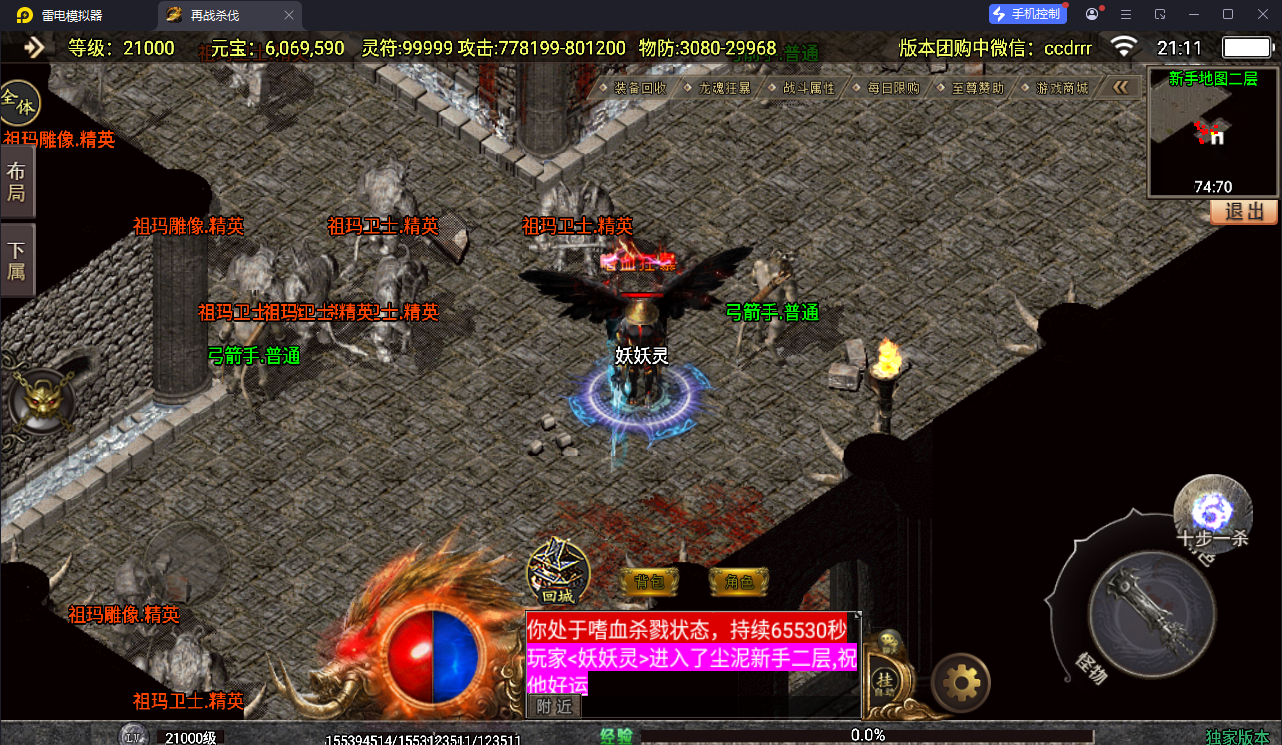Click the 手机控制 emulator button
This screenshot has width=1282, height=745.
(1027, 14)
